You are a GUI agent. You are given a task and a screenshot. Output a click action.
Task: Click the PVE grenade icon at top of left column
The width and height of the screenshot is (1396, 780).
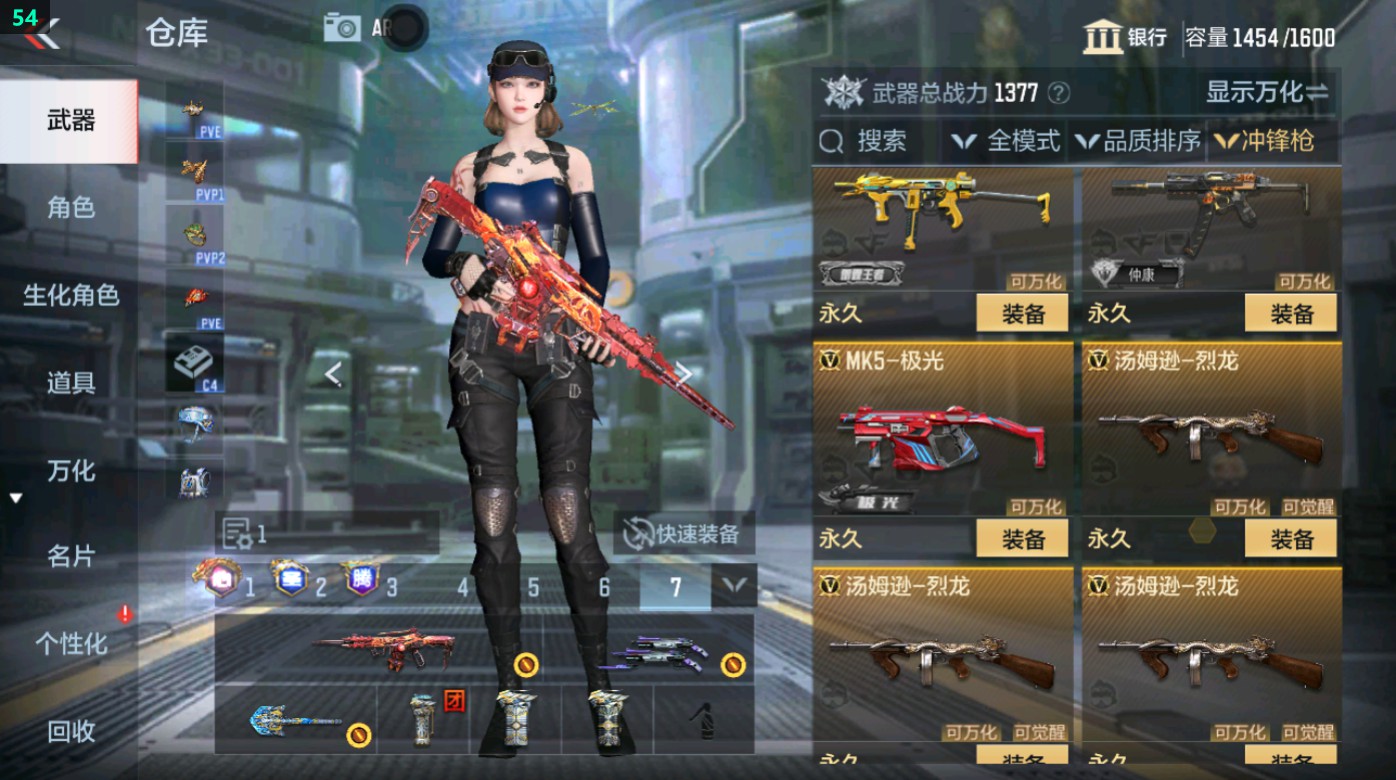(193, 107)
